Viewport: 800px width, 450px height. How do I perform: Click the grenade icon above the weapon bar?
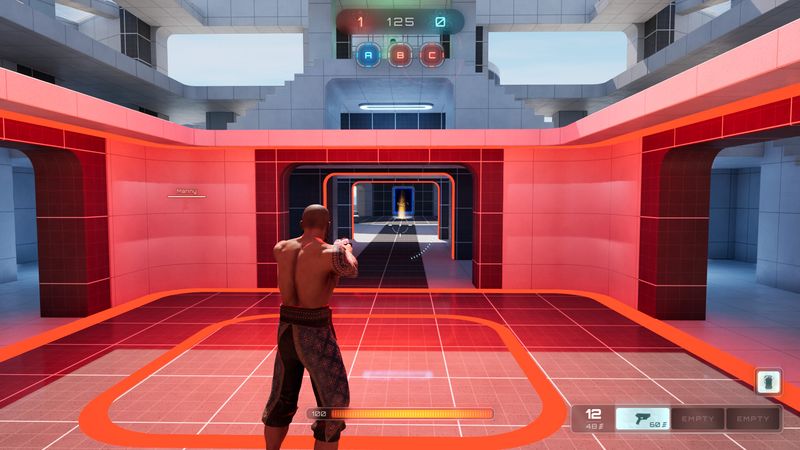coord(769,383)
